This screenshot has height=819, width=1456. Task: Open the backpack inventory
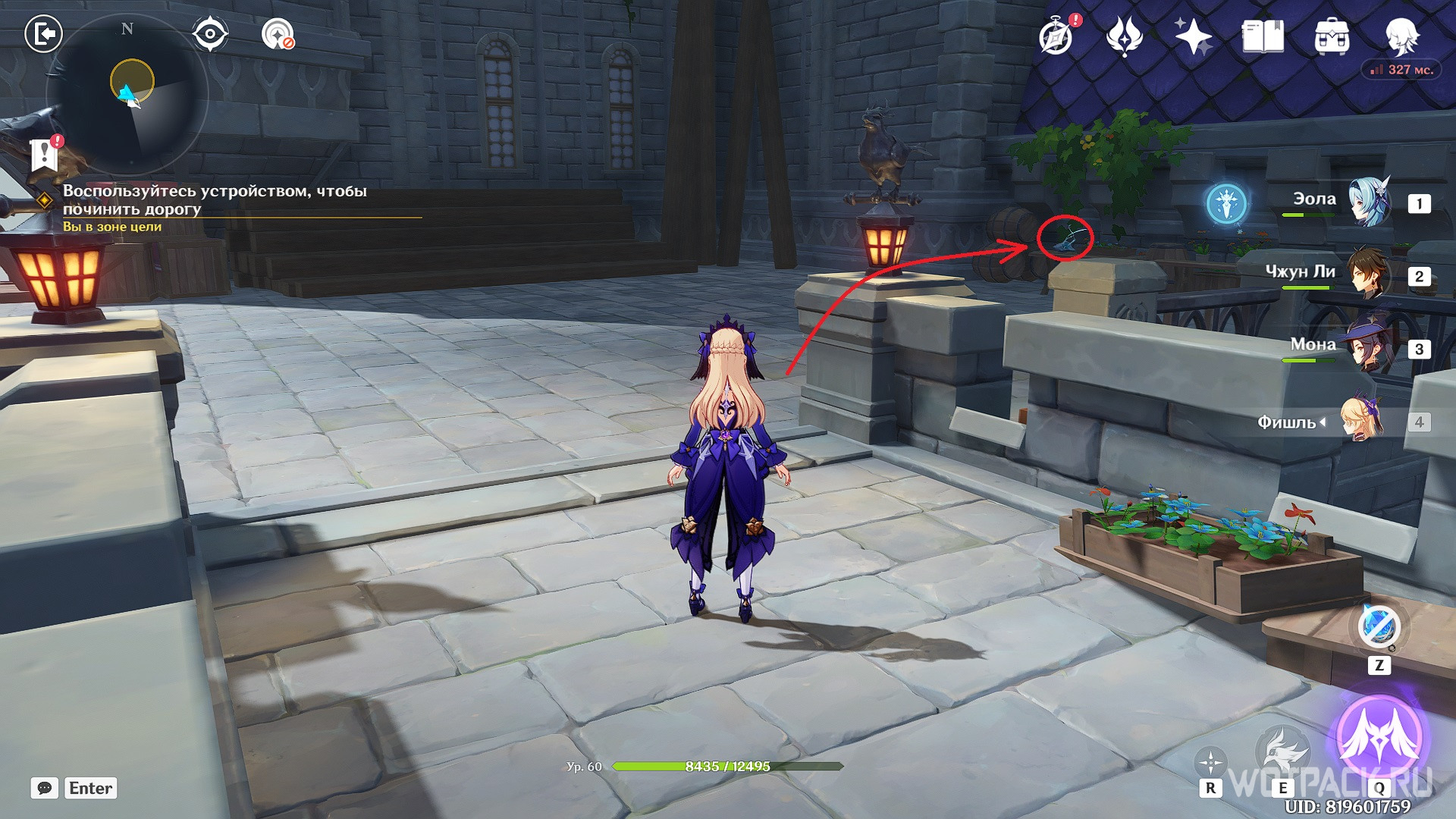(1331, 36)
